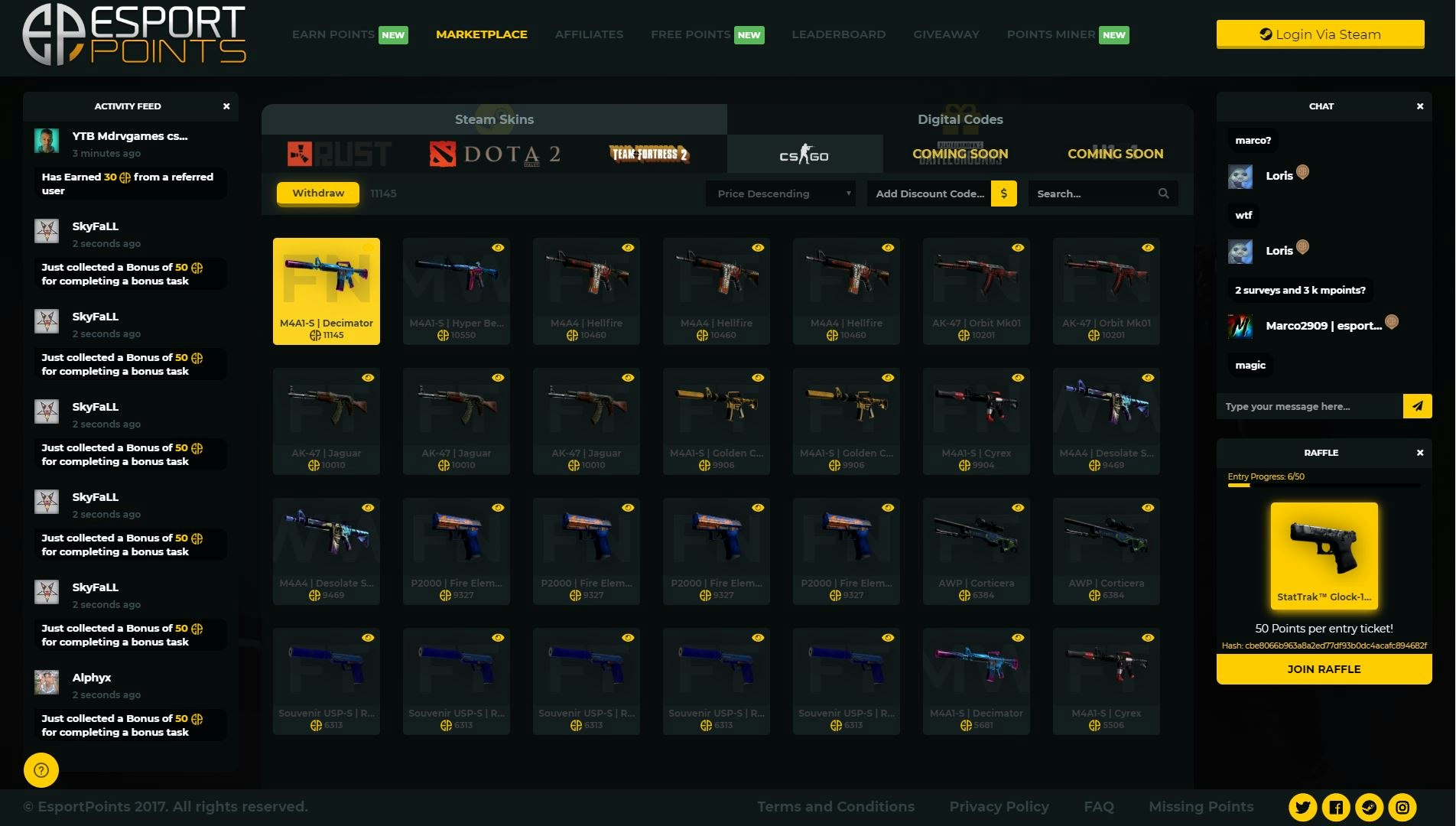Open the Leaderboard menu item
1456x826 pixels.
[838, 34]
